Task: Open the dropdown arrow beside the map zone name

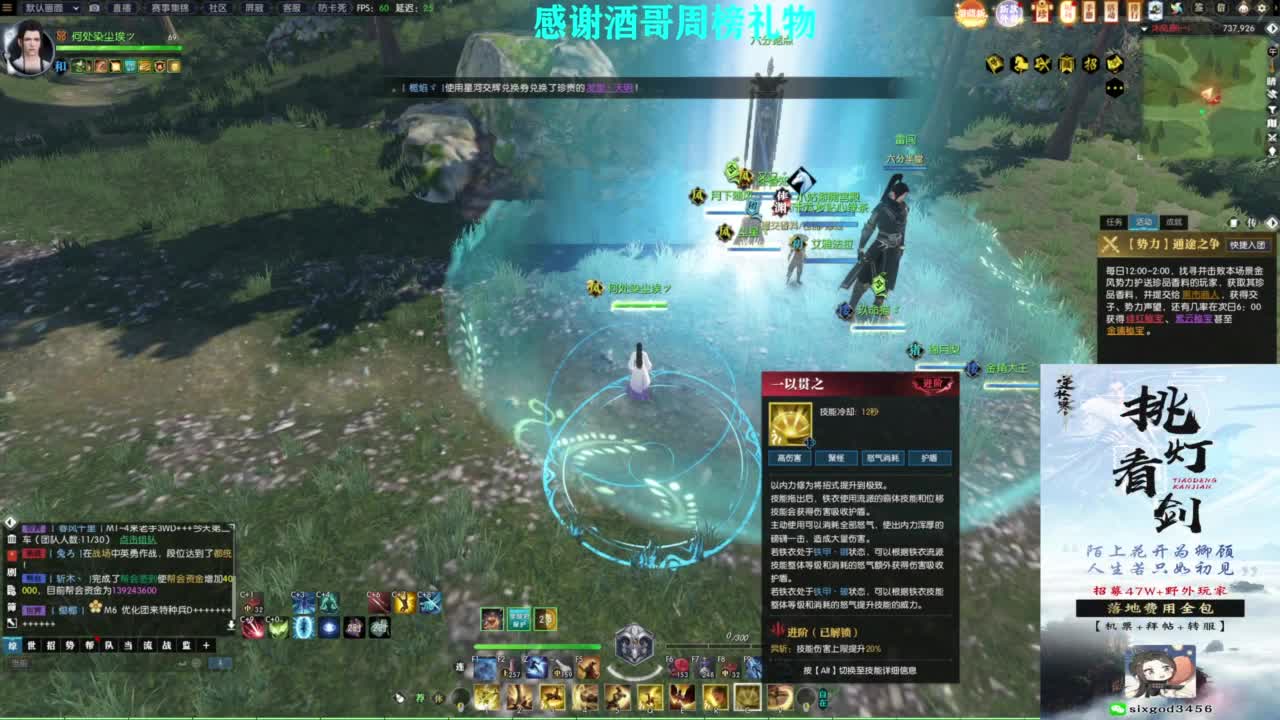Action: (1143, 28)
